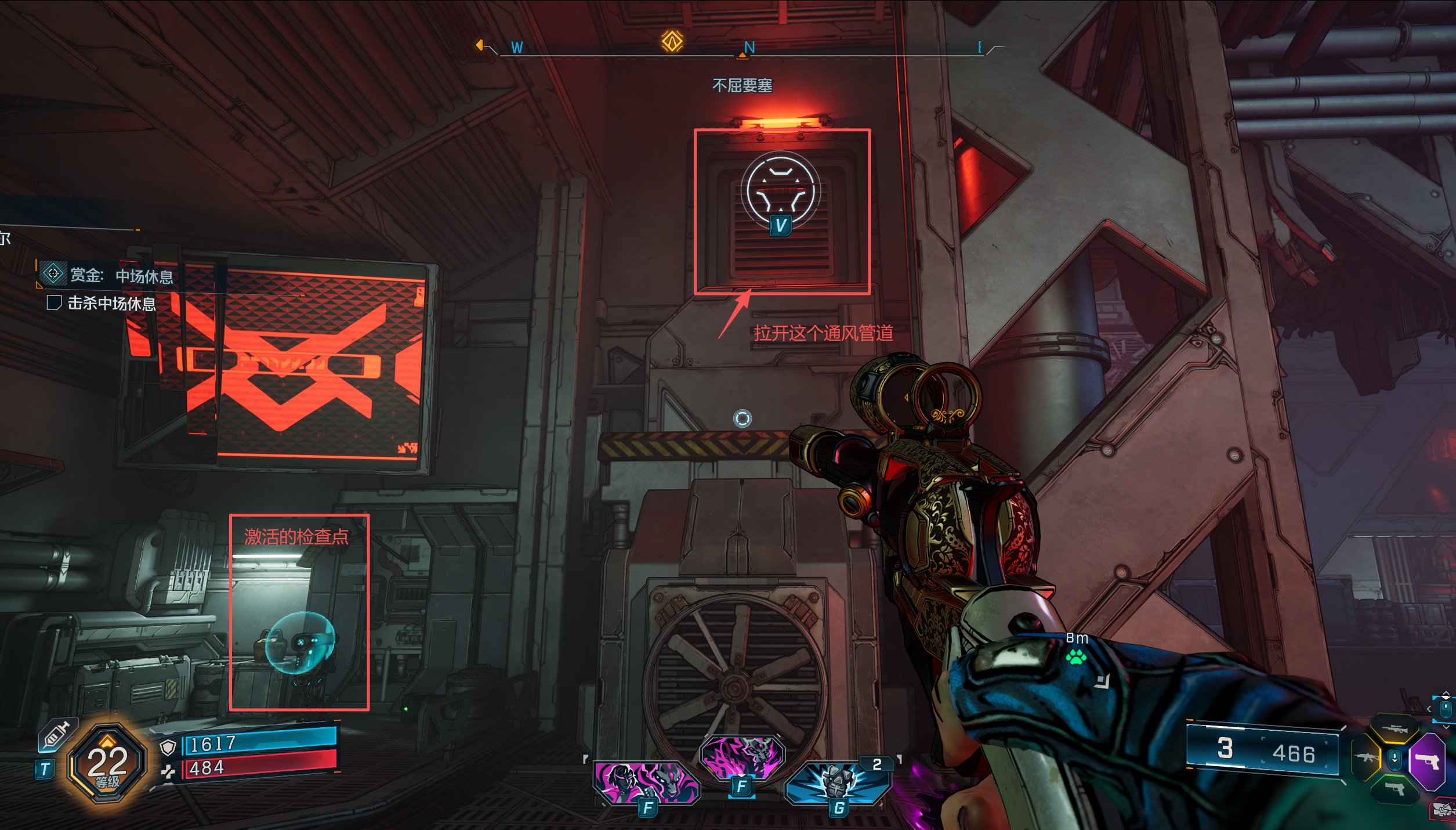The image size is (1456, 830).
Task: Use the syringe repair kit icon
Action: [56, 736]
